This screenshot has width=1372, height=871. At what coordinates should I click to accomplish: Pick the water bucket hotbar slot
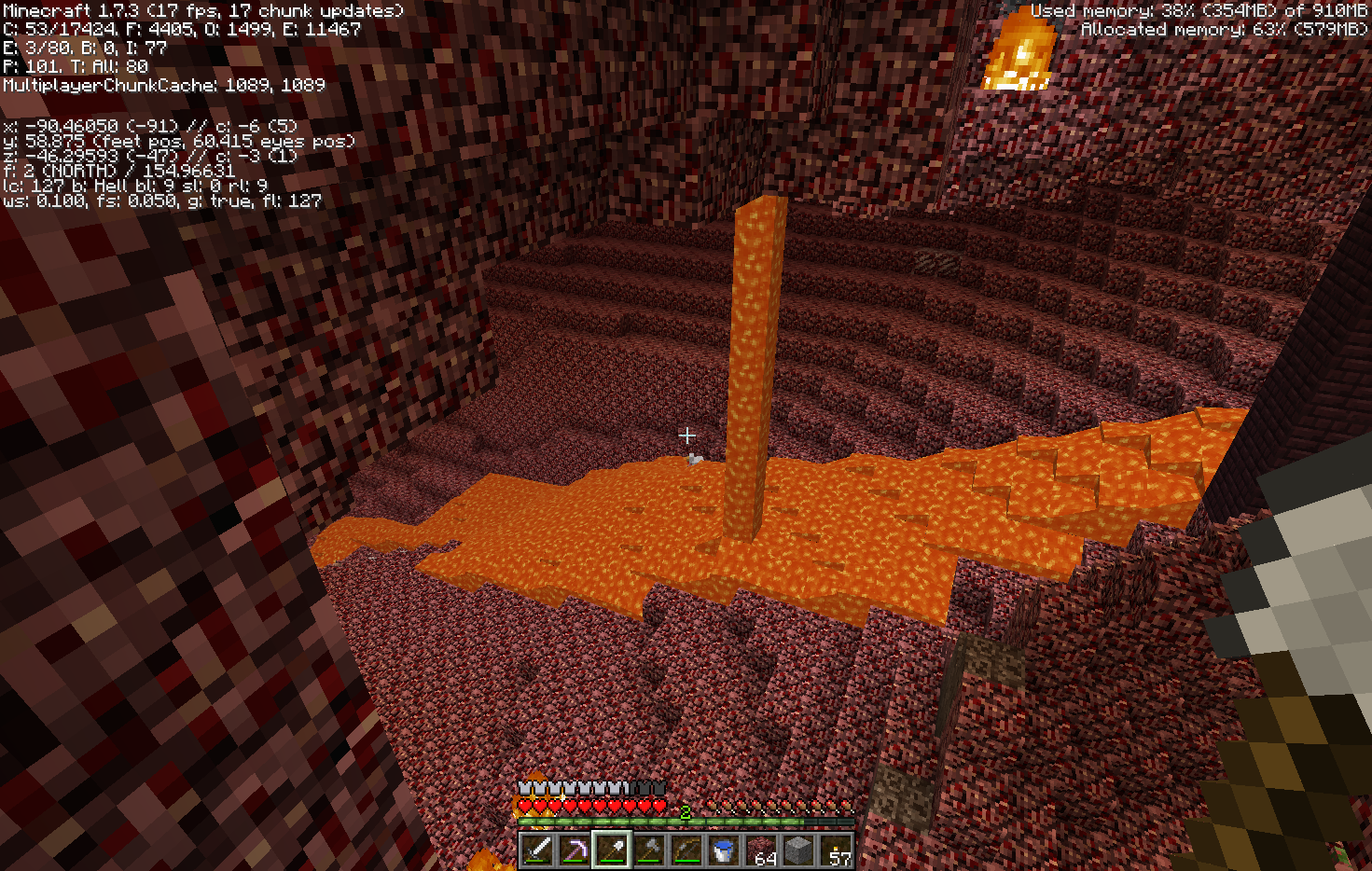pos(724,850)
